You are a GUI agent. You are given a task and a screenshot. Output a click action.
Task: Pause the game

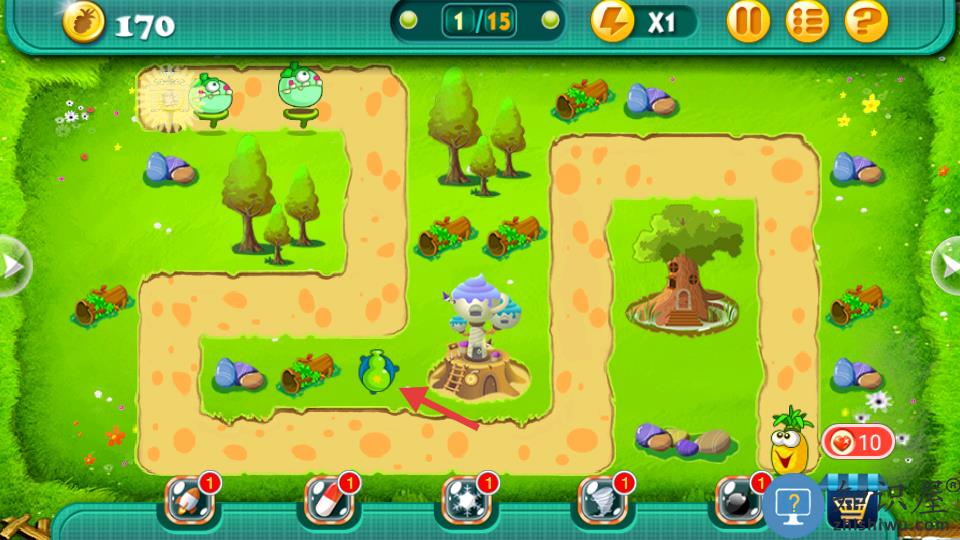coord(748,21)
